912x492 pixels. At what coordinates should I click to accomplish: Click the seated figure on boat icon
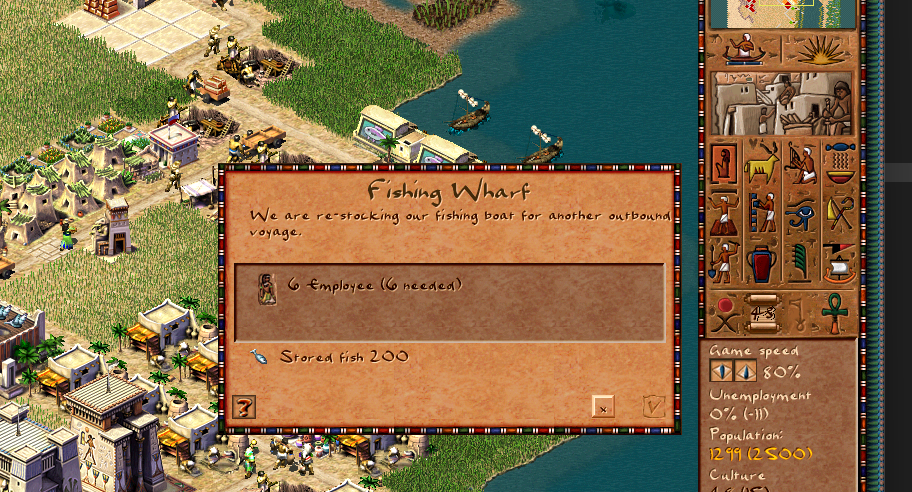tap(744, 49)
